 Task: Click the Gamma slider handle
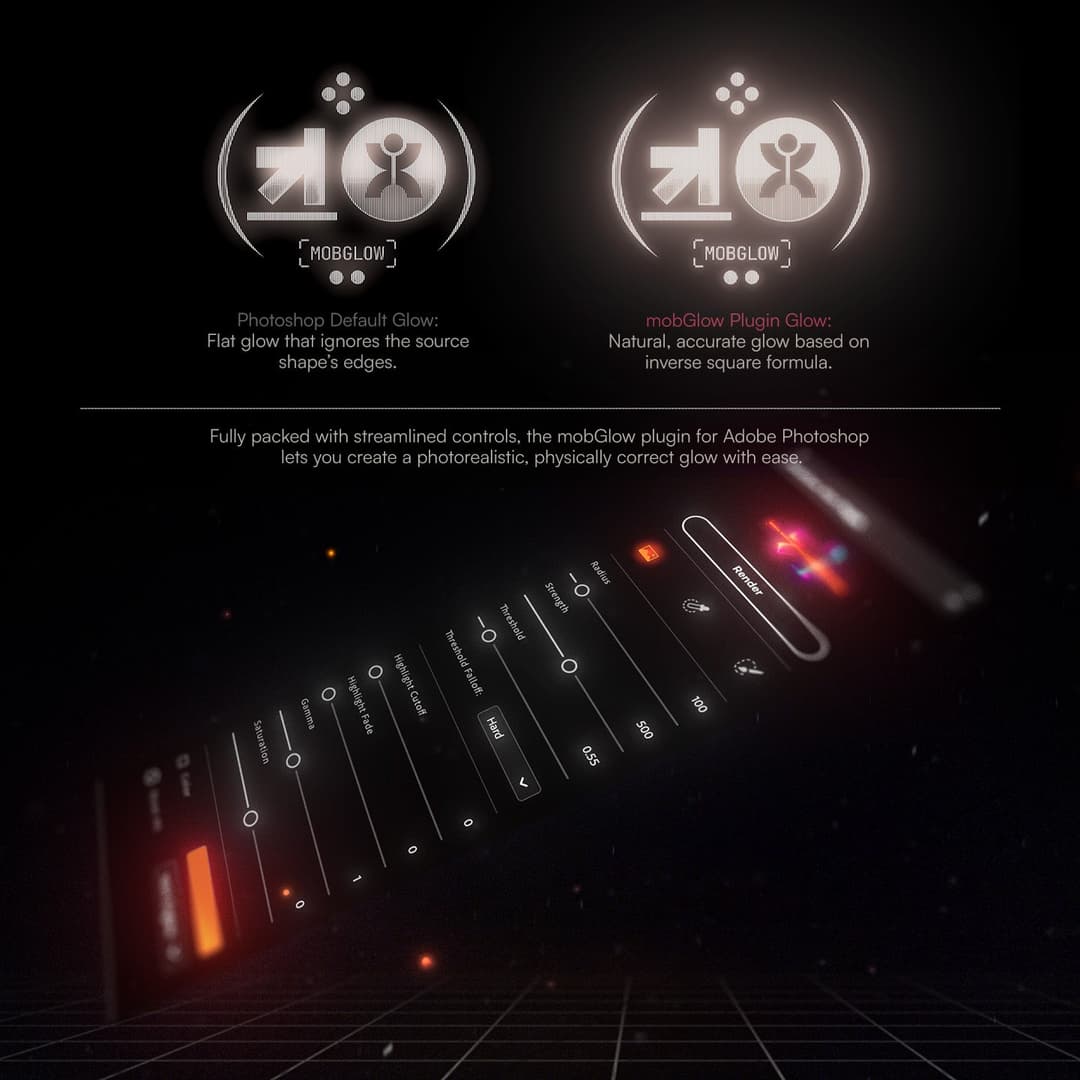(293, 761)
